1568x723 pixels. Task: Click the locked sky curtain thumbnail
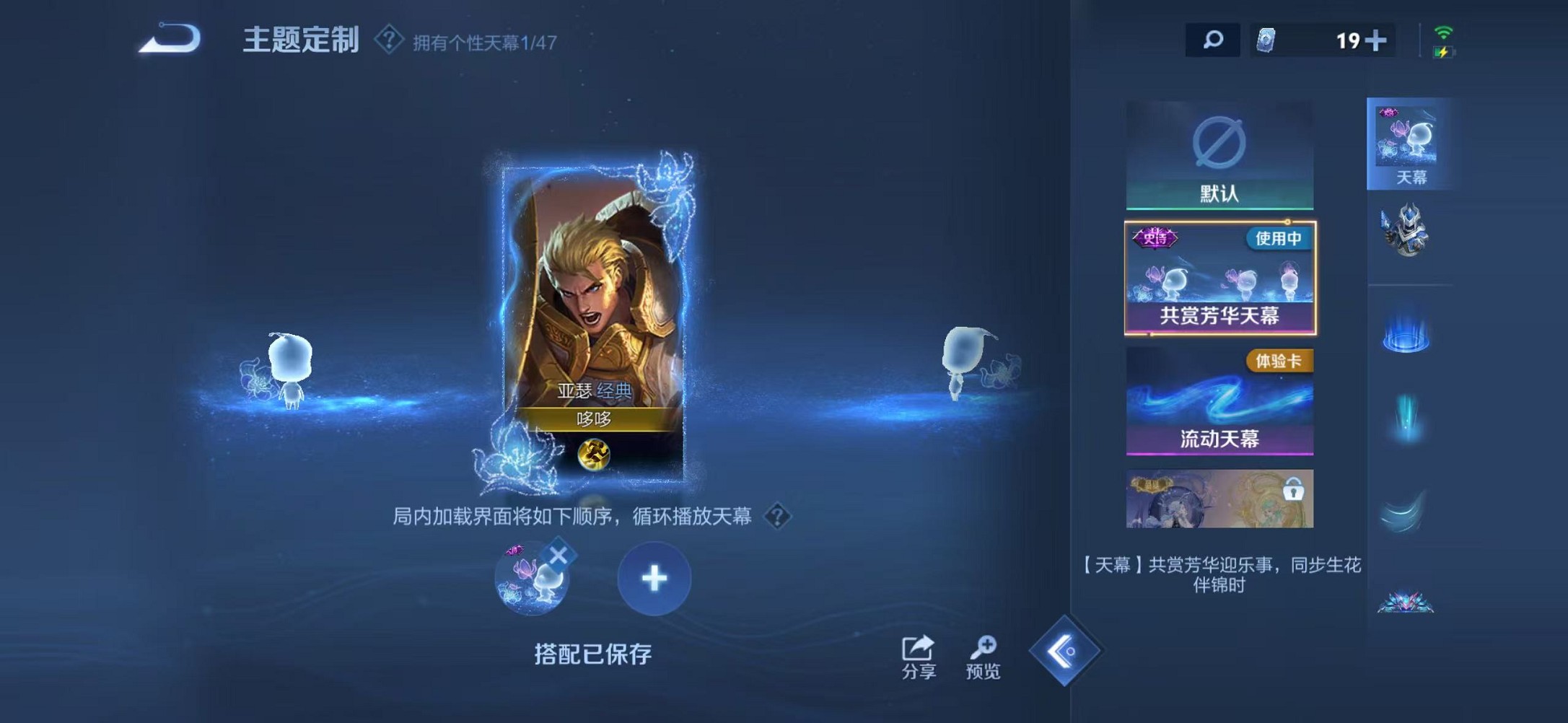[x=1221, y=499]
